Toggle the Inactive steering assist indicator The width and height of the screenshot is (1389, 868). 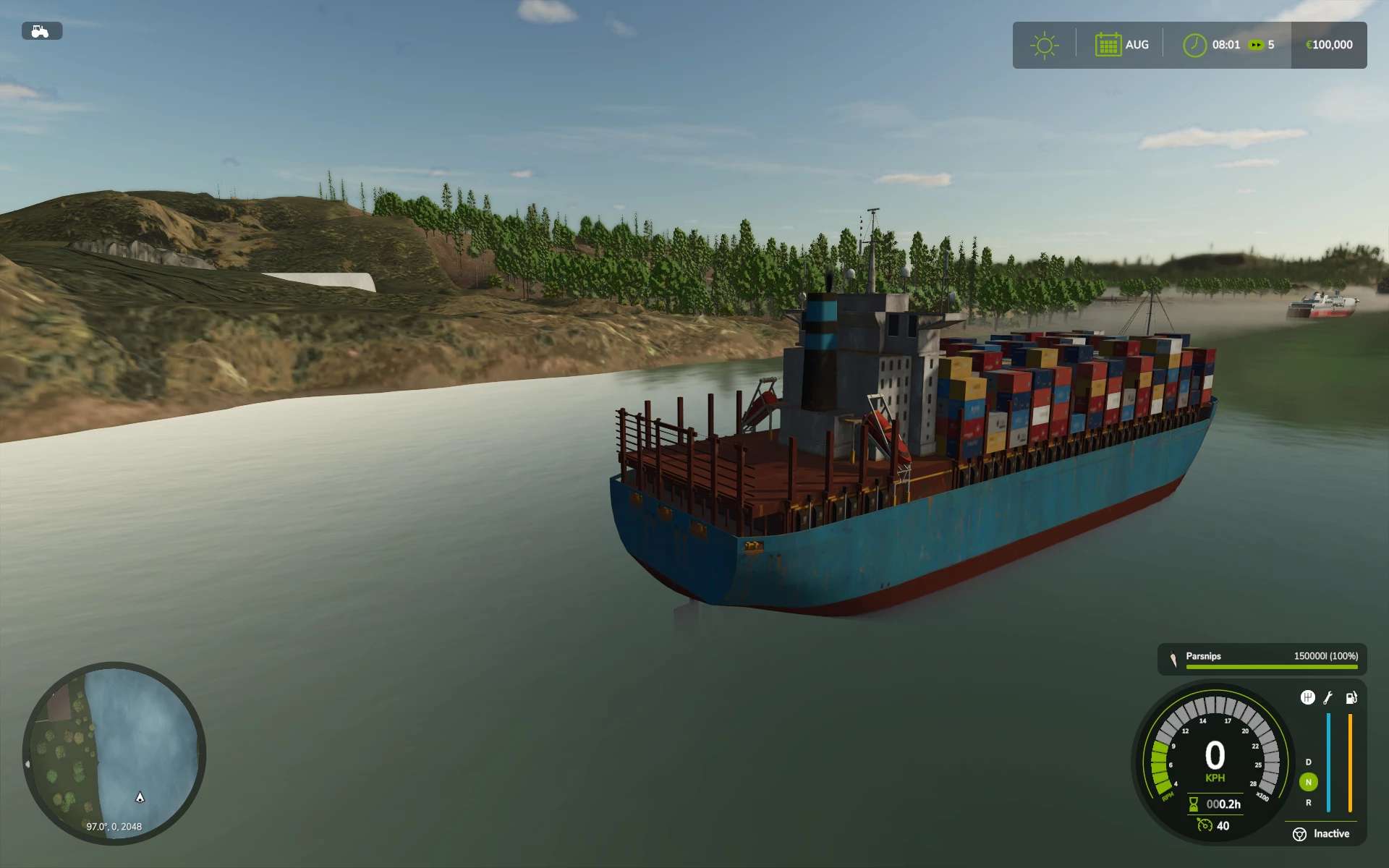tap(1299, 834)
